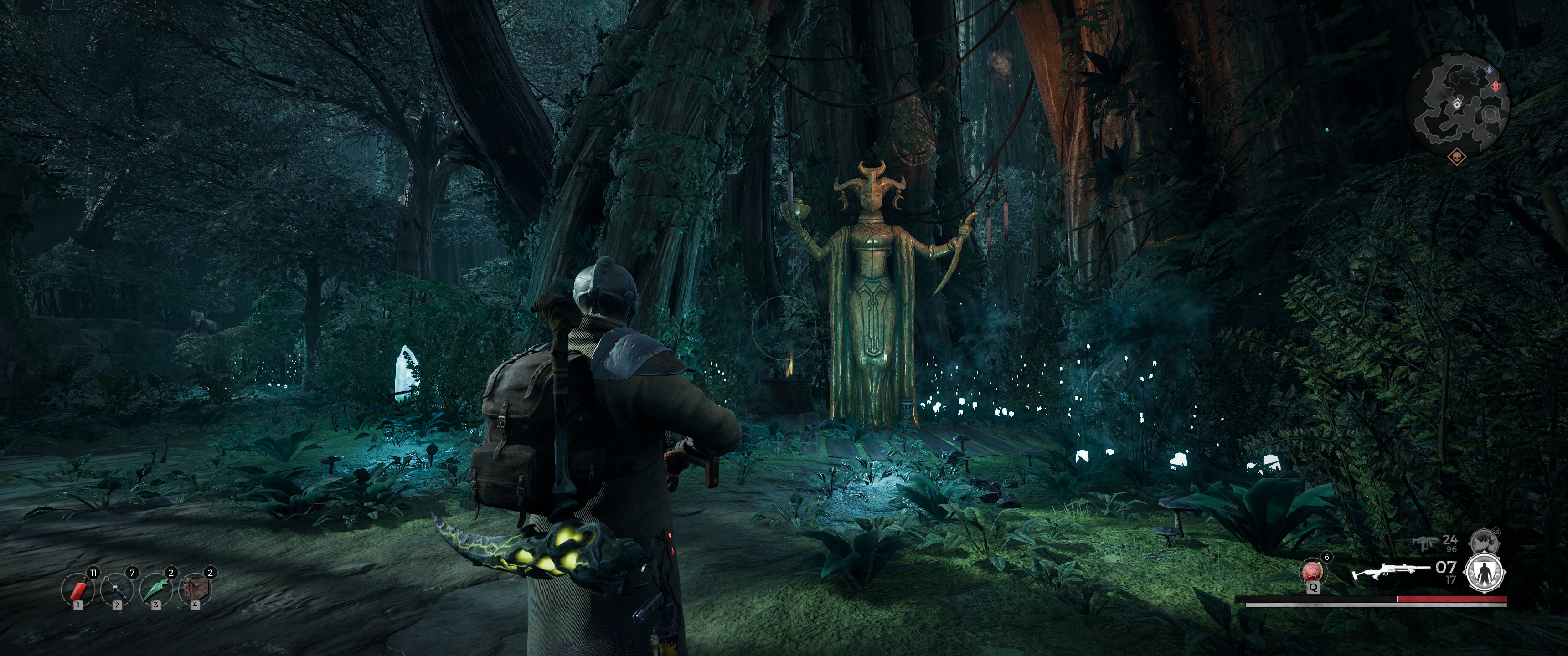Image resolution: width=1568 pixels, height=656 pixels.
Task: Activate the shielded human figure skill
Action: [x=1485, y=573]
